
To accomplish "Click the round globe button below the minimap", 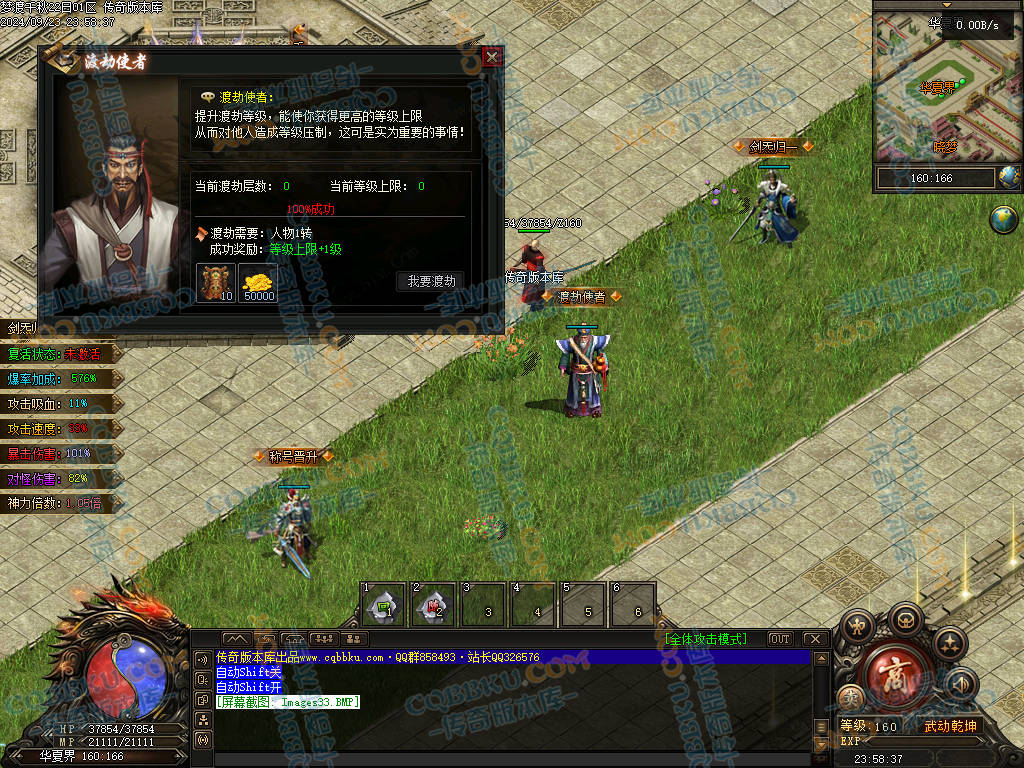I will click(1003, 220).
